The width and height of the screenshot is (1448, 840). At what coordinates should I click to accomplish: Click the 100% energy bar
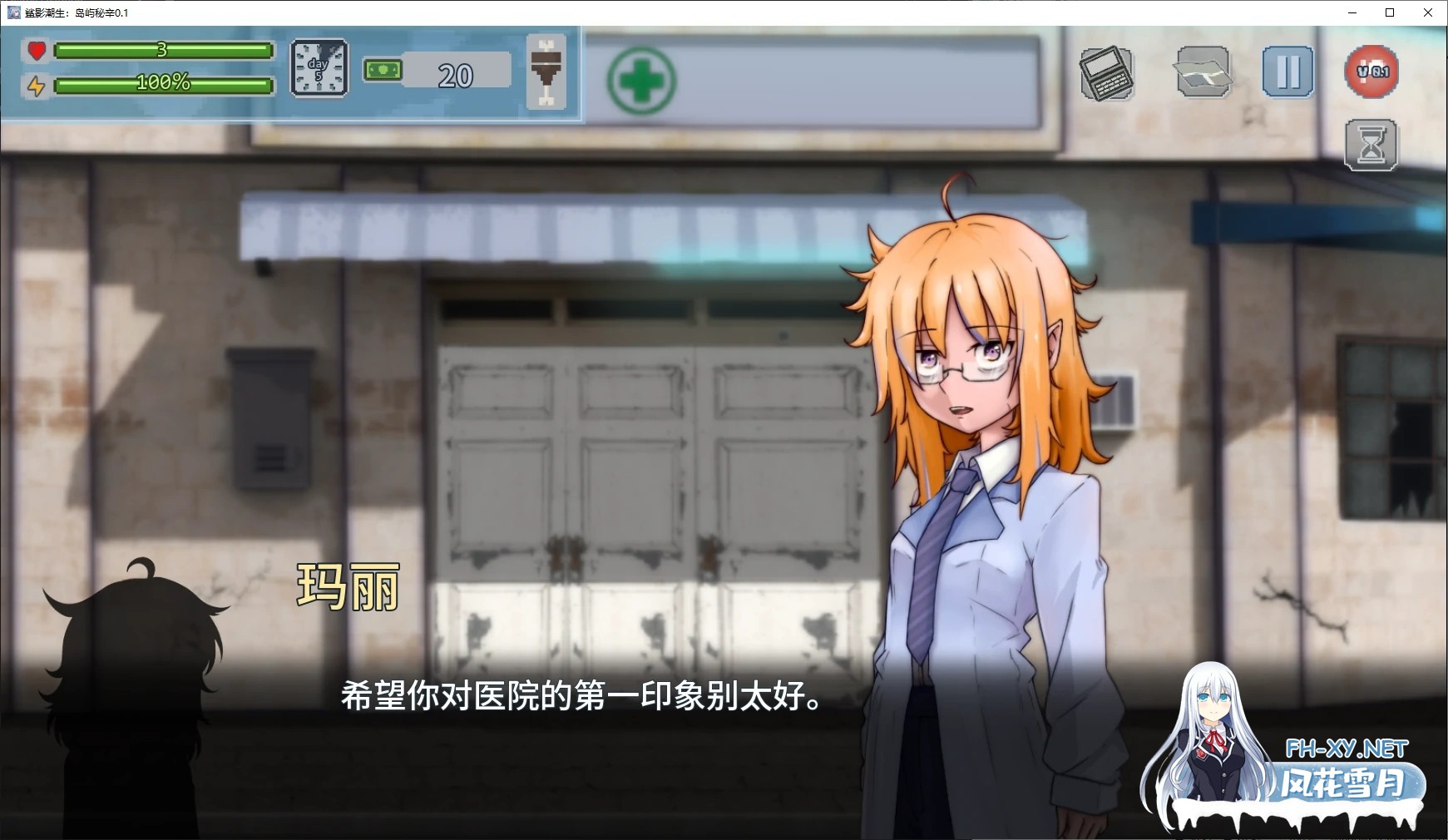pos(162,86)
